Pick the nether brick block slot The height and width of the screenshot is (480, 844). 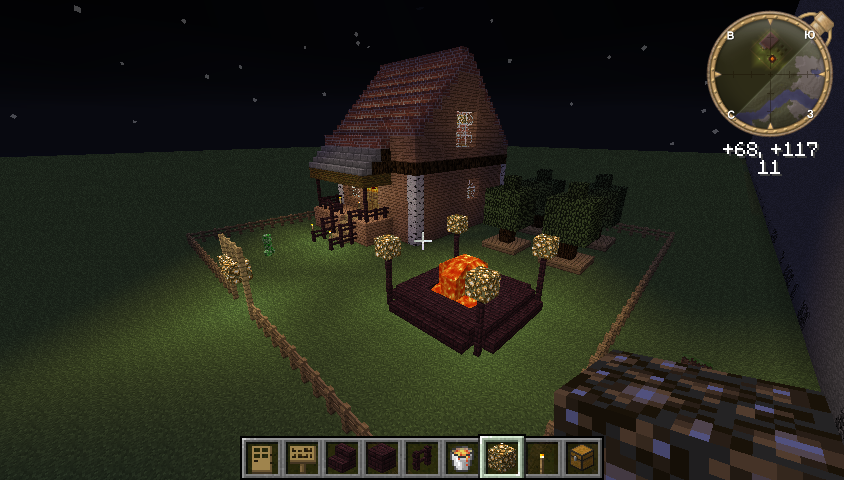(x=382, y=458)
